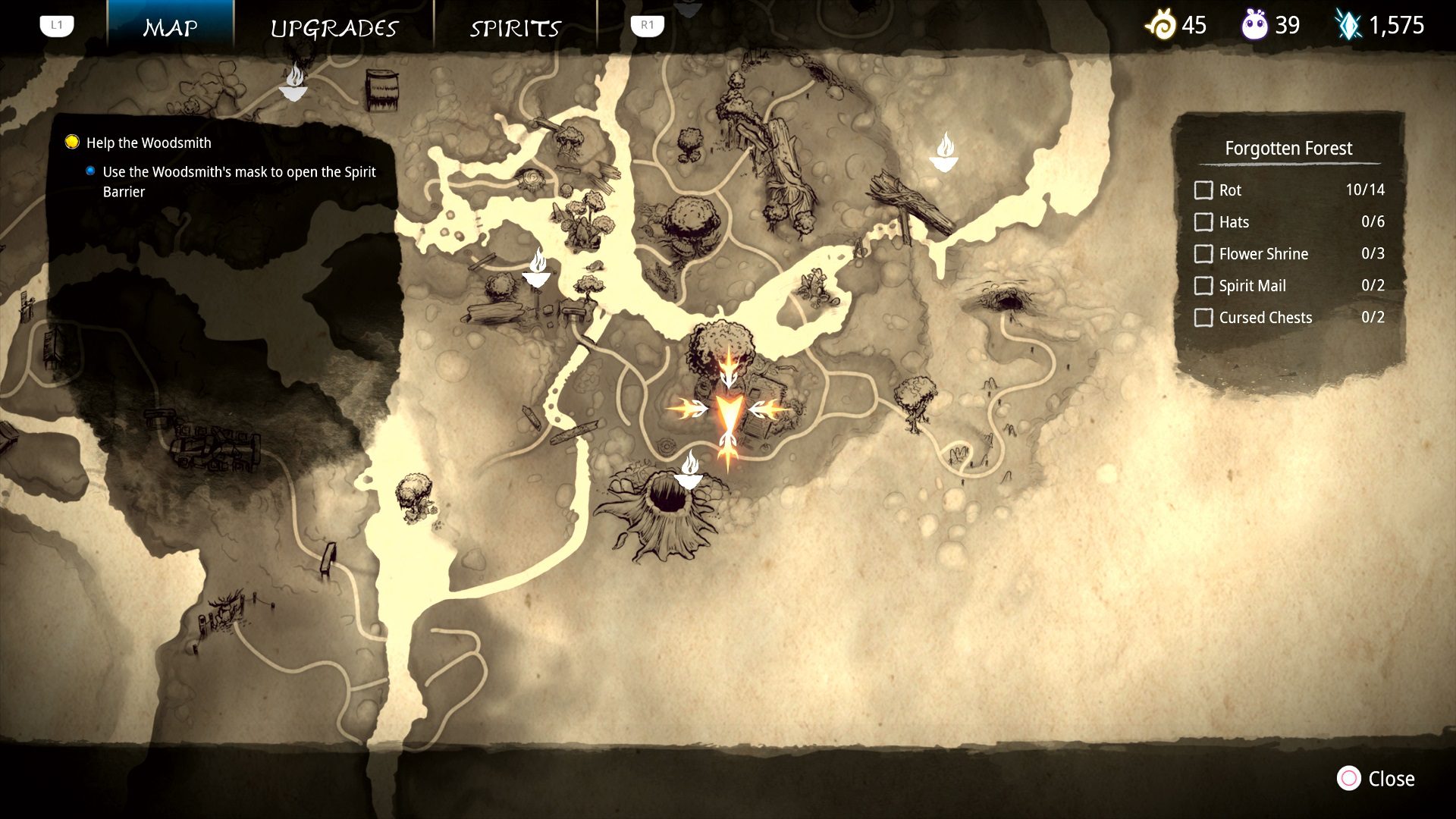Click the blue crystal currency icon showing 1,575
Image resolution: width=1456 pixels, height=819 pixels.
1351,25
